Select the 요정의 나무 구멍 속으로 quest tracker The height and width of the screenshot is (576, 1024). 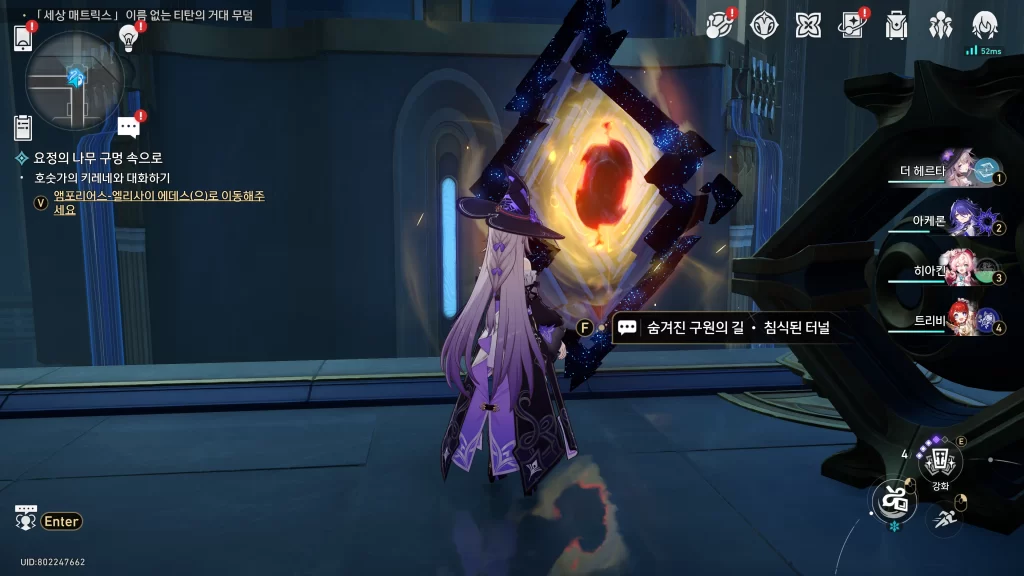[97, 158]
